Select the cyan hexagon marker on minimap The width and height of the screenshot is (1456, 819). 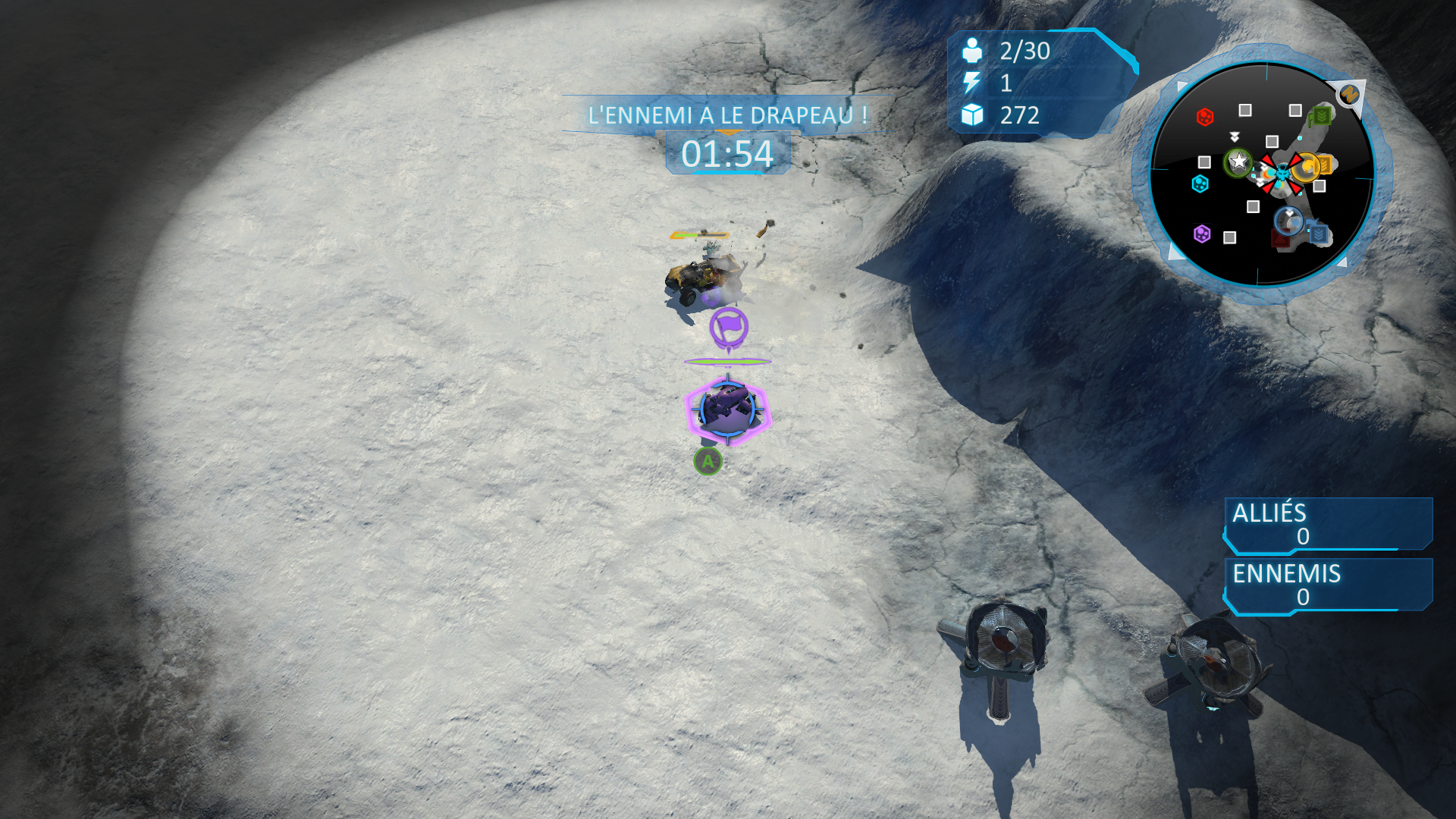1200,184
